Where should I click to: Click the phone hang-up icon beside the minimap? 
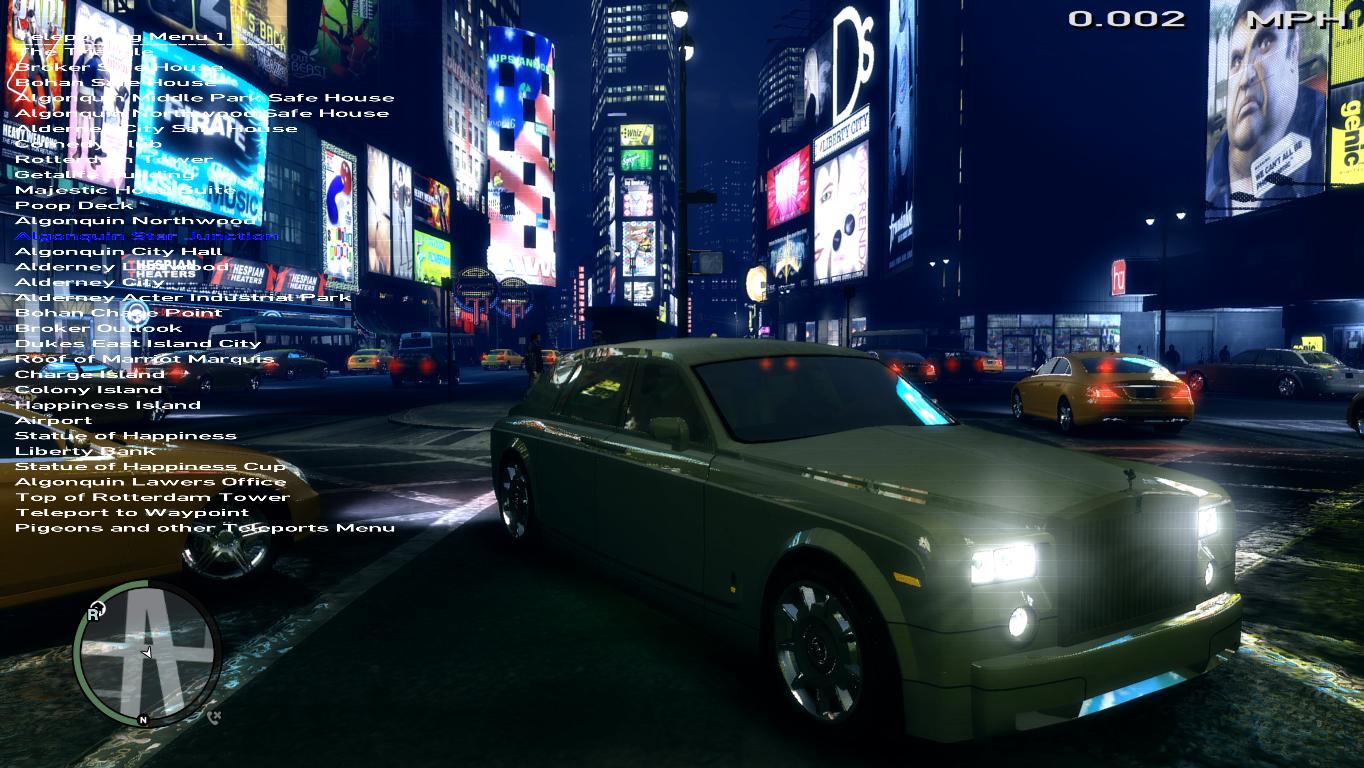(214, 716)
